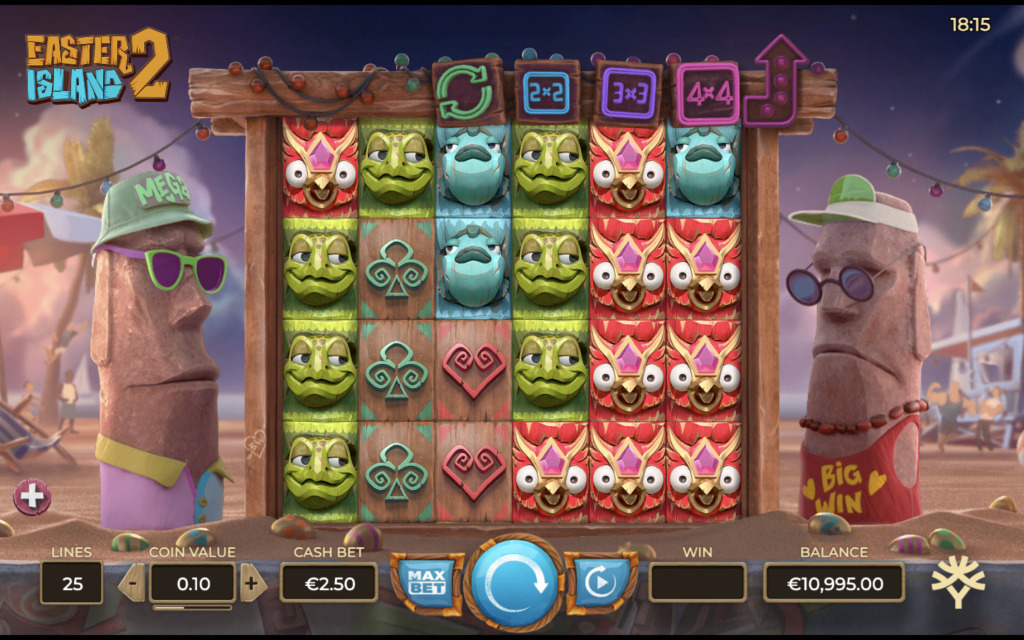Activate the Max Bet button
The height and width of the screenshot is (640, 1024).
tap(427, 581)
